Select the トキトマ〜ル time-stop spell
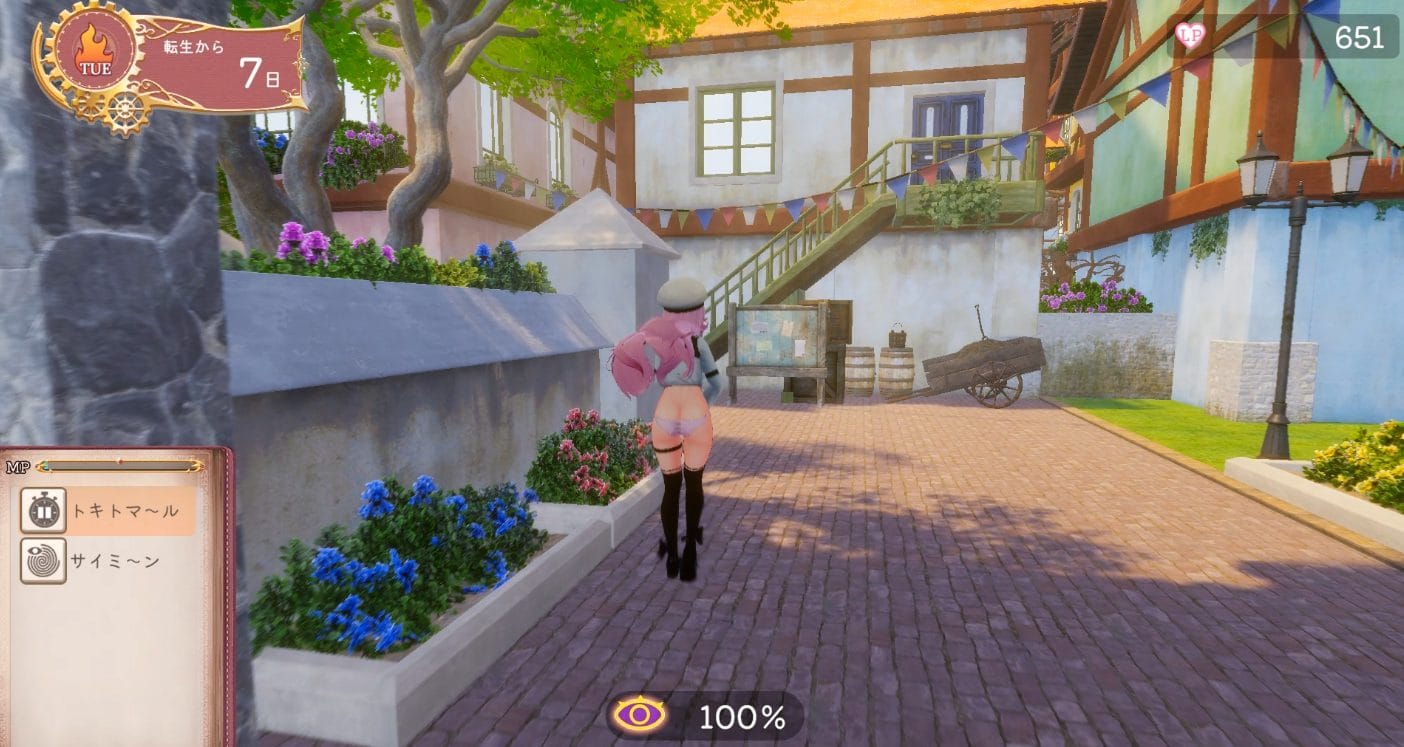 108,511
